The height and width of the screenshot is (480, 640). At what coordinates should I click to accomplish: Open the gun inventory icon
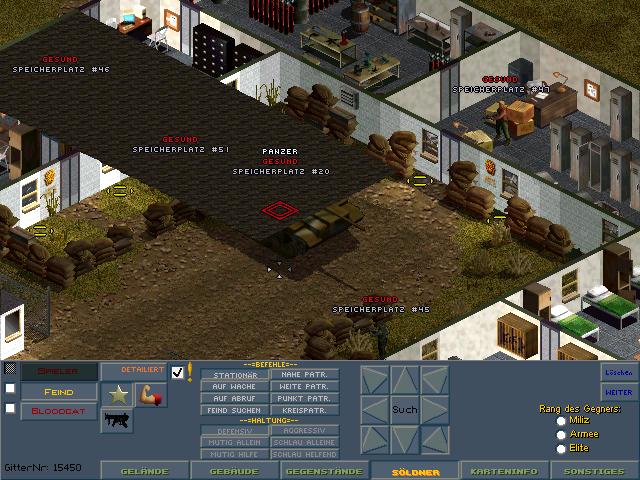(118, 420)
